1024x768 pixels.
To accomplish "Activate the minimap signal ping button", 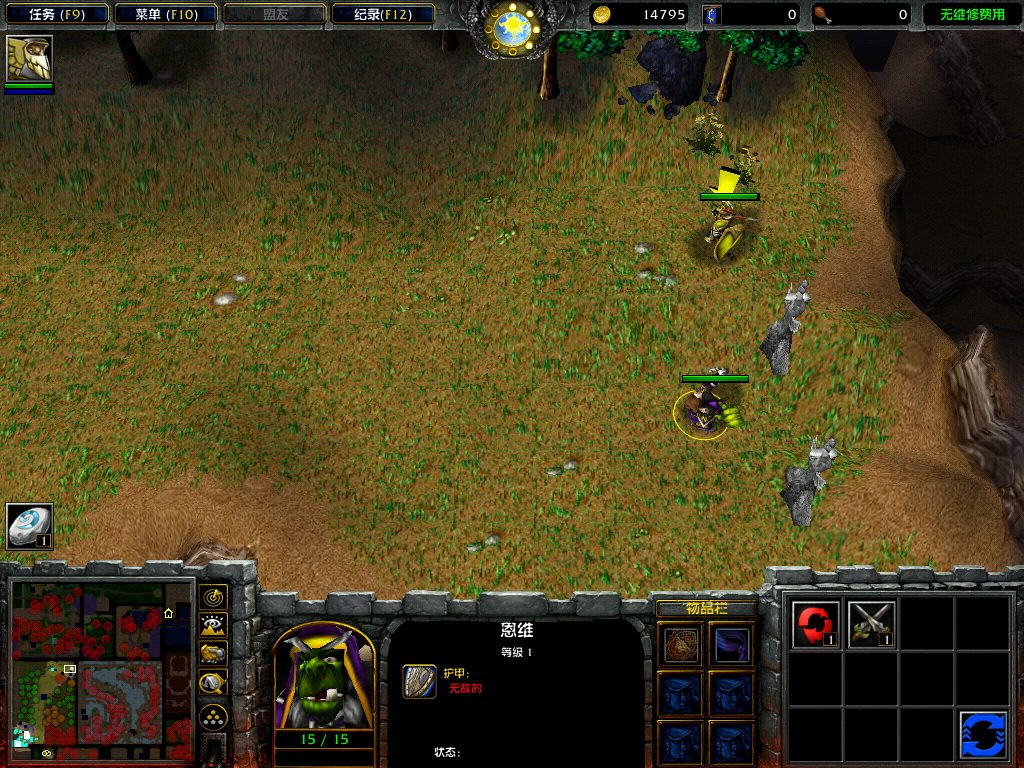I will 213,598.
